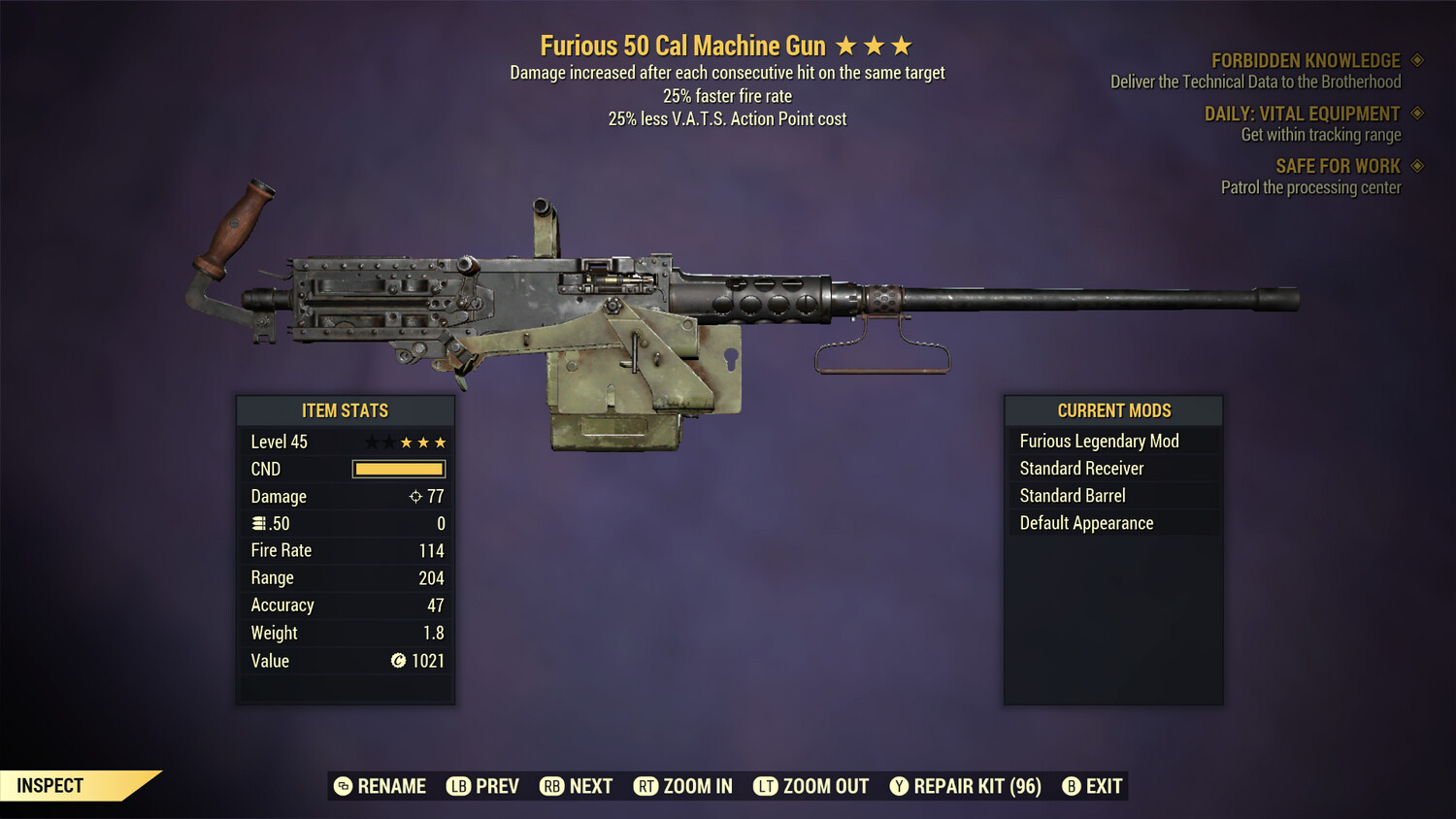Select the ammo icon next to .50
Viewport: 1456px width, 819px height.
(x=259, y=522)
